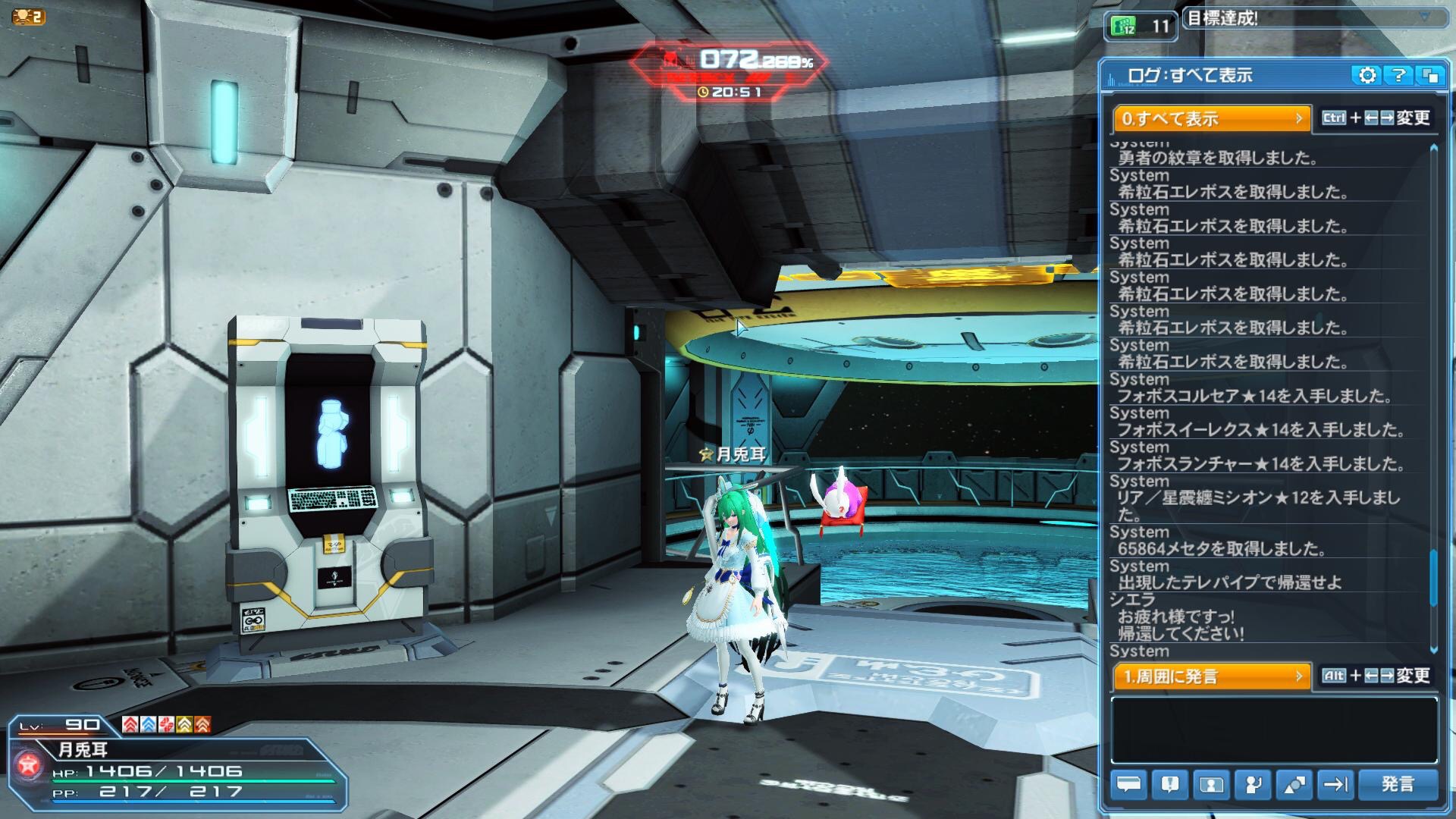Open the speech bubble type button
1456x819 pixels.
[1129, 784]
